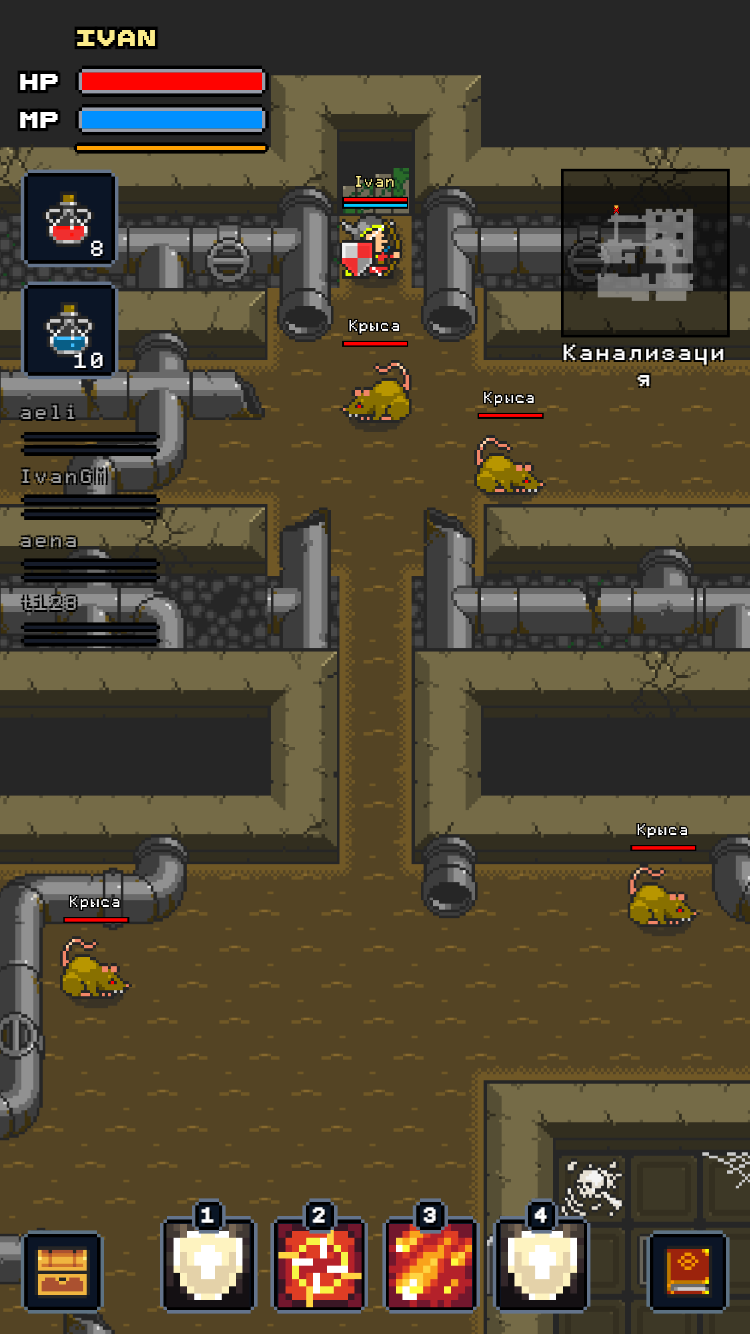Viewport: 750px width, 1334px height.
Task: Select party member aeli
Action: [89, 429]
